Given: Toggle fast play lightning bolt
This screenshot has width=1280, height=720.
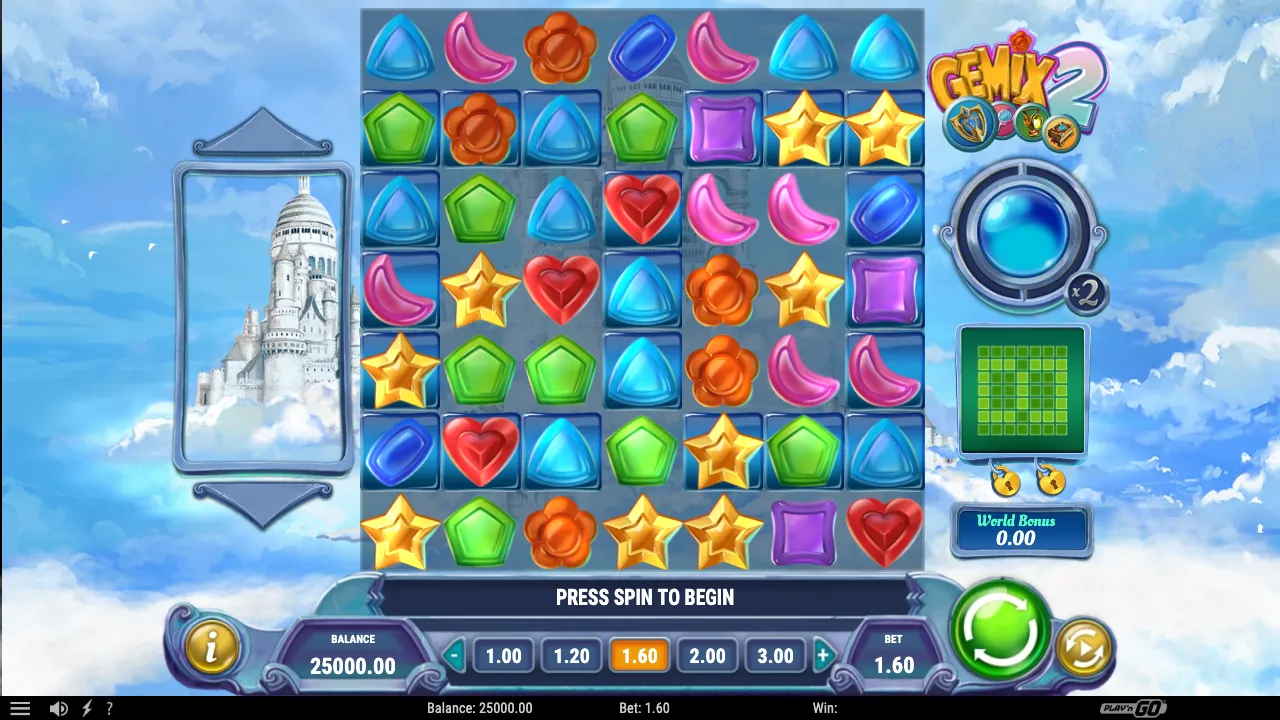Looking at the screenshot, I should tap(87, 708).
